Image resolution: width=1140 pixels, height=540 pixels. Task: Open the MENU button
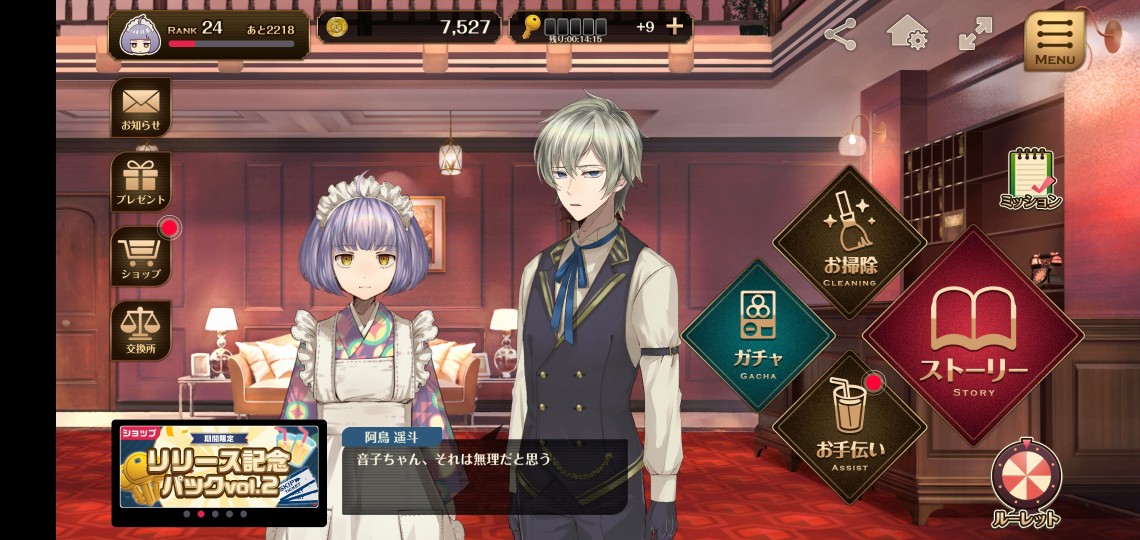point(1054,40)
